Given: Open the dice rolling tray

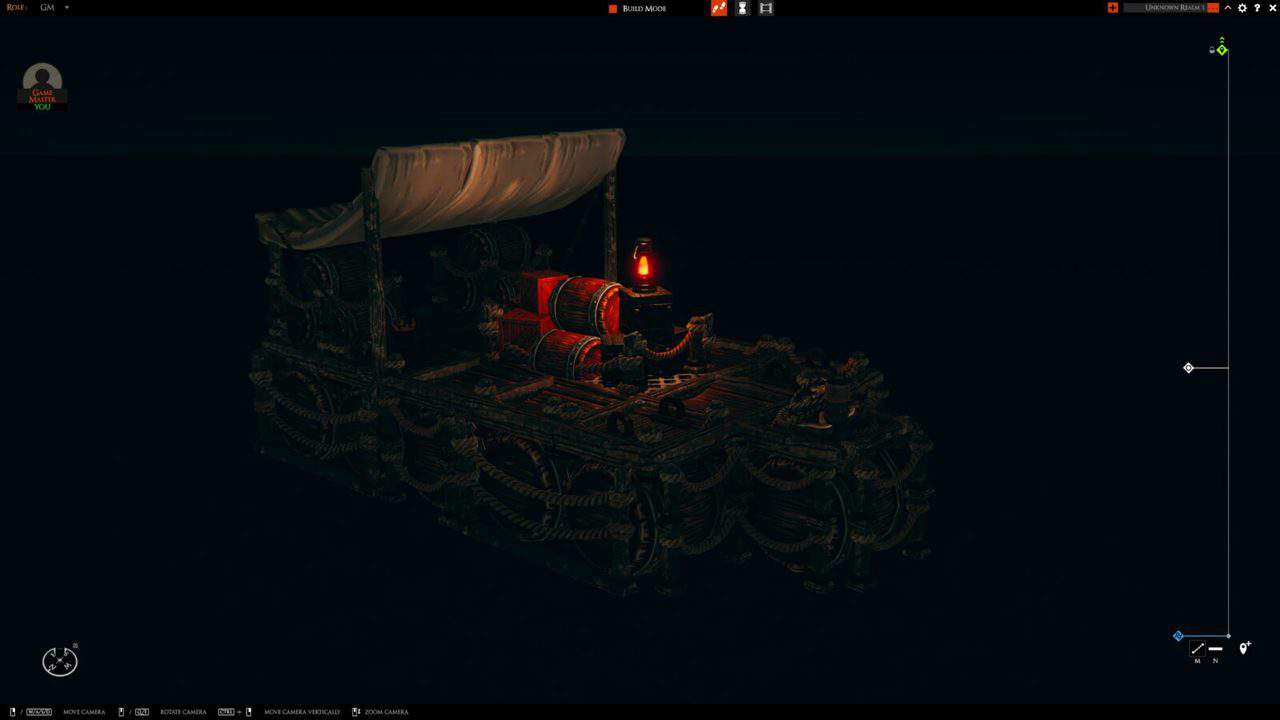Looking at the screenshot, I should coord(719,8).
